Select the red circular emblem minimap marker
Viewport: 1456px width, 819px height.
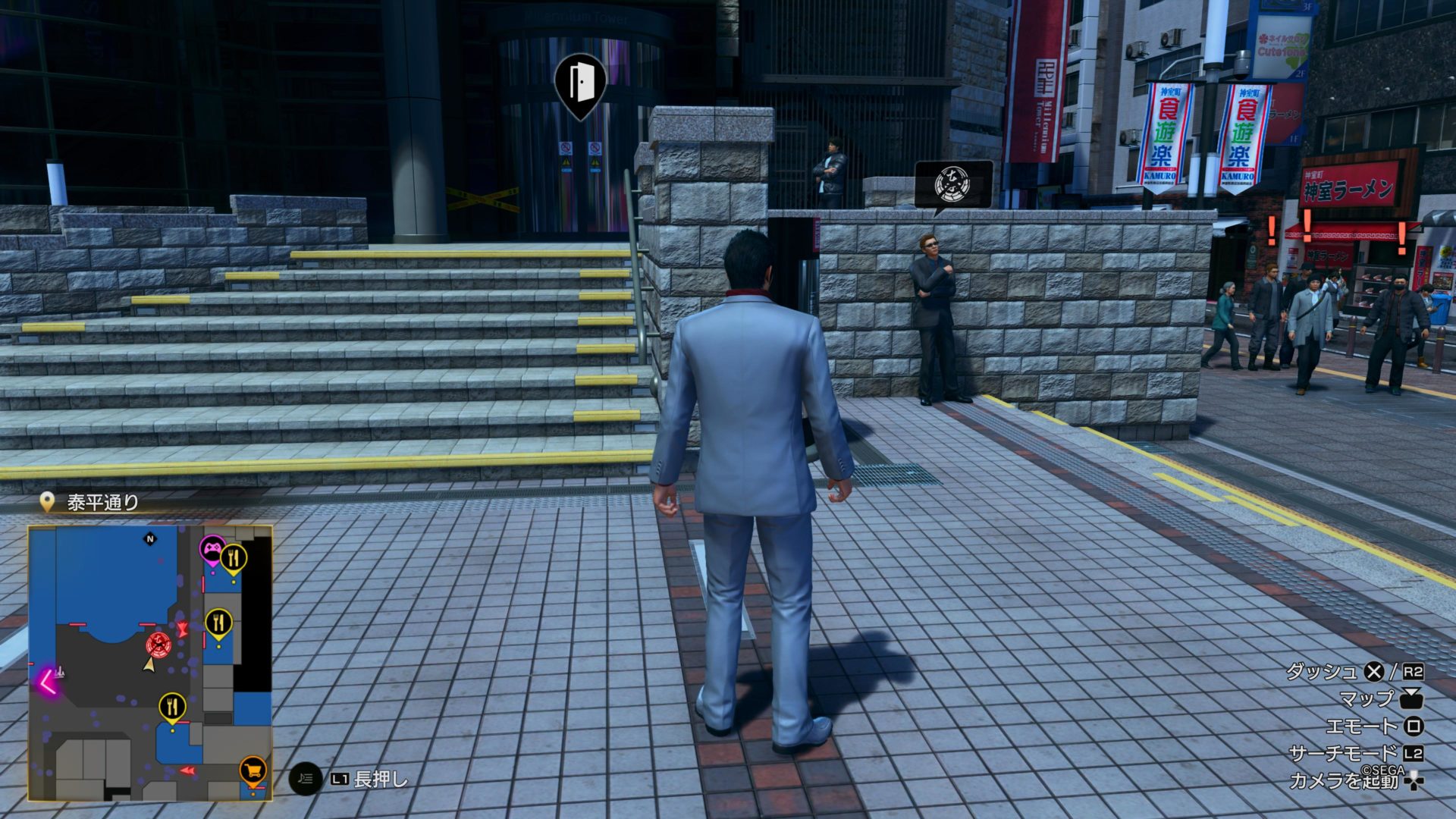coord(158,645)
